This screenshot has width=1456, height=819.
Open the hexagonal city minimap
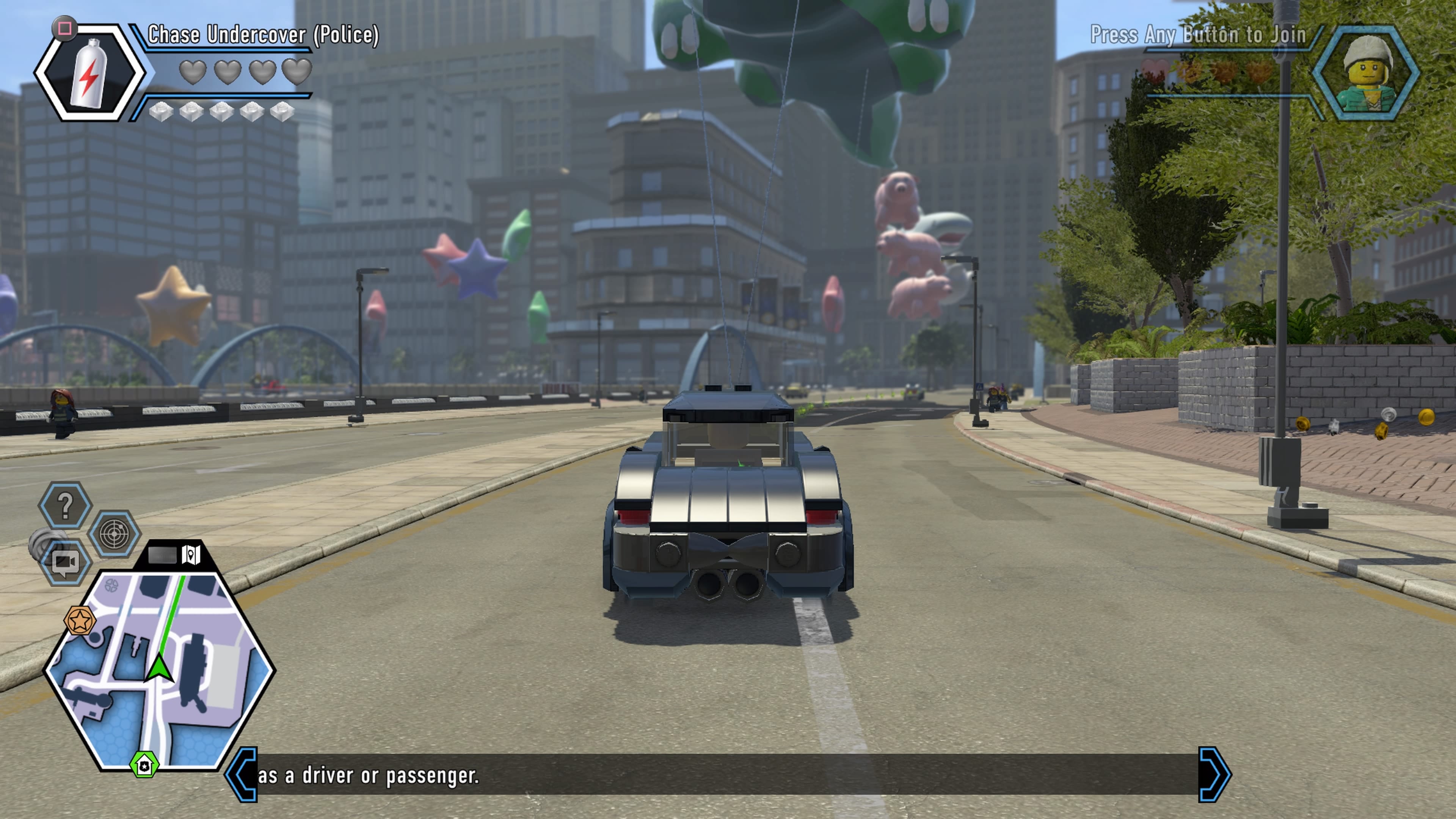click(159, 670)
